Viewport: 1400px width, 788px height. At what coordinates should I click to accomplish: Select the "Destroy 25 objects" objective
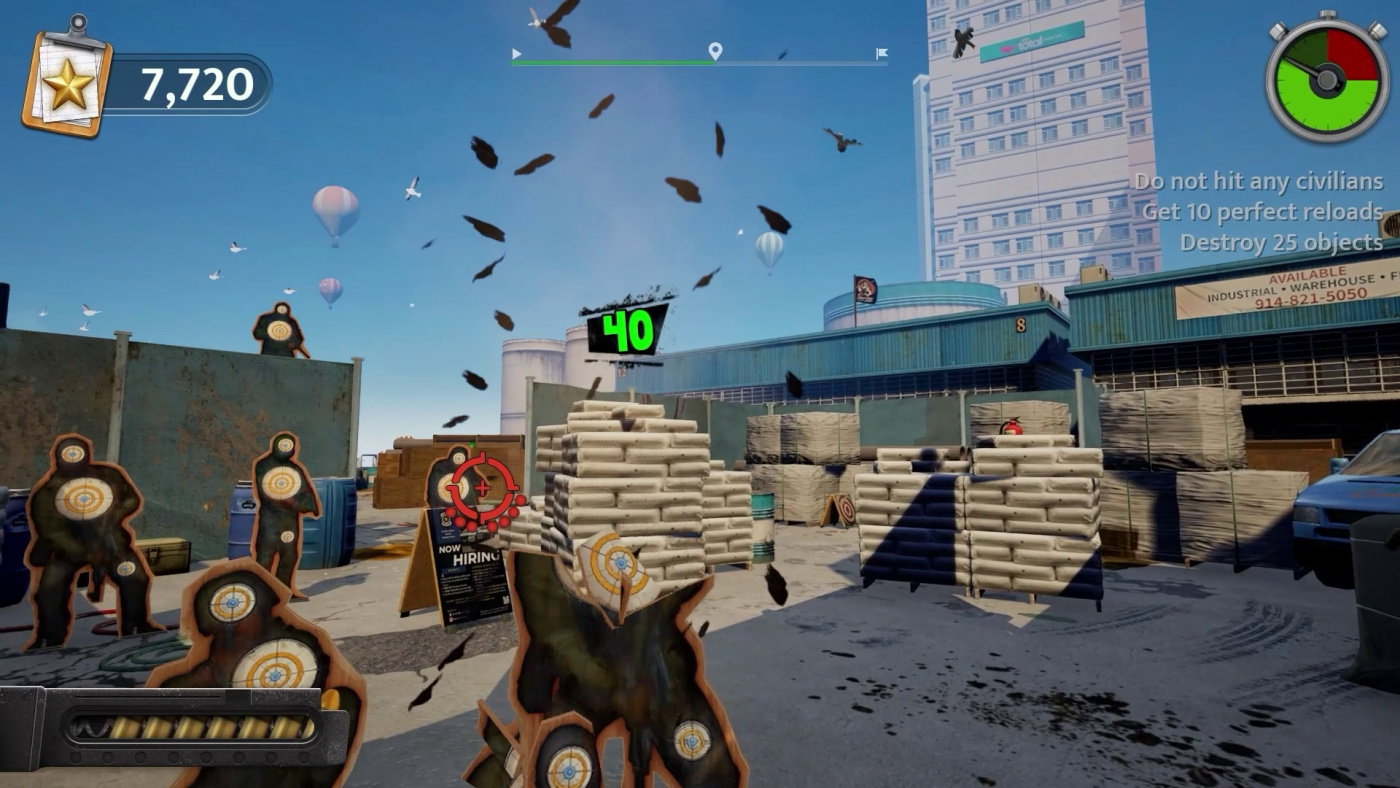point(1281,242)
